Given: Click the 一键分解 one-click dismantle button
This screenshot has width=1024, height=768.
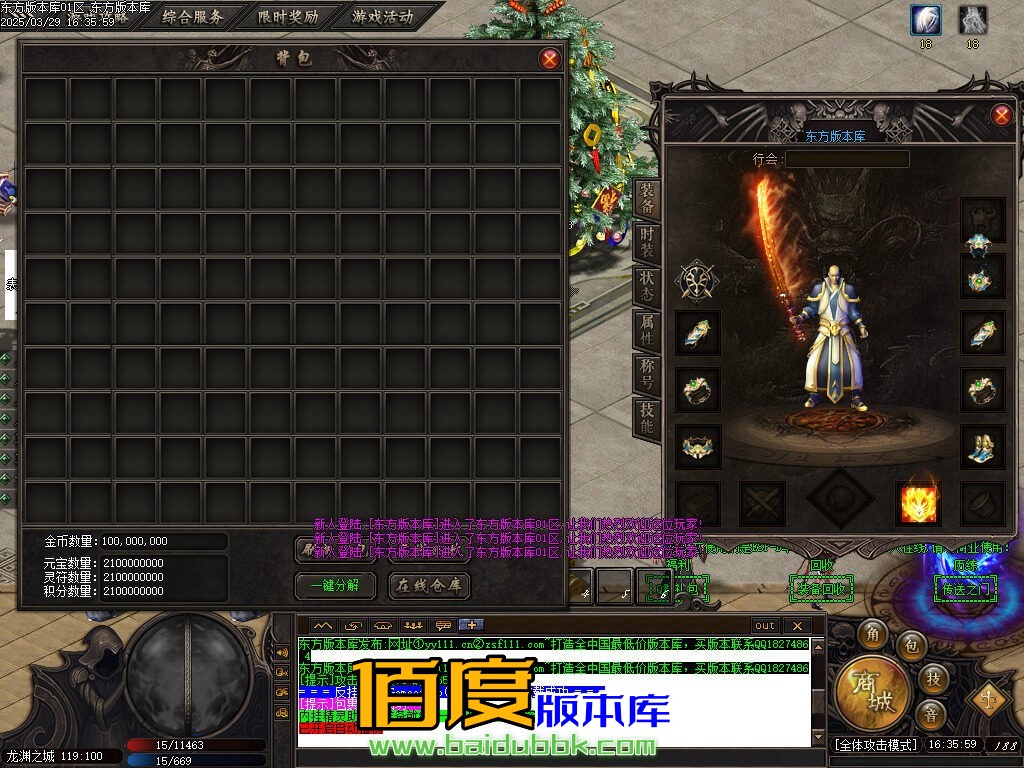Looking at the screenshot, I should [335, 586].
